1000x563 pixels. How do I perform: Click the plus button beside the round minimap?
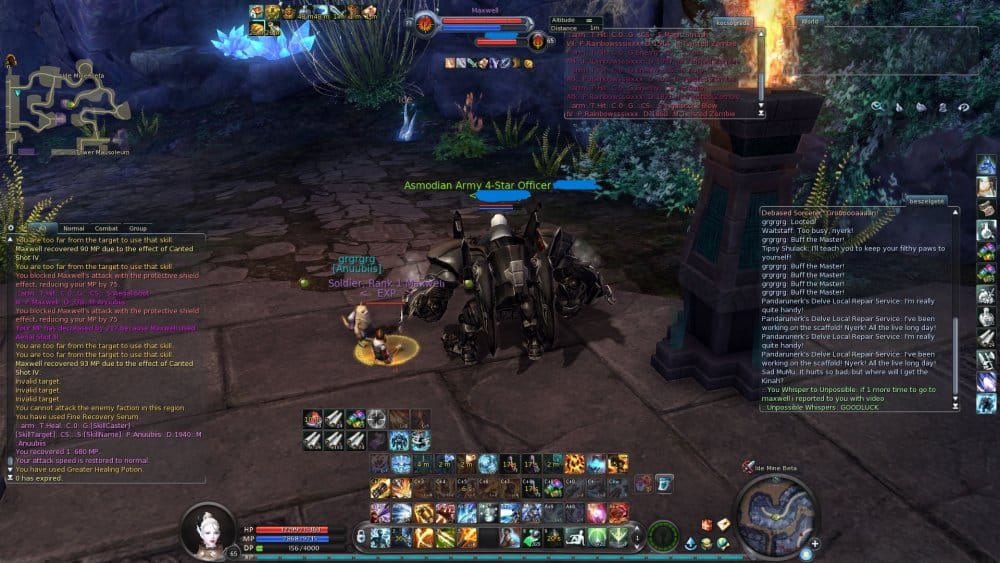pos(815,544)
